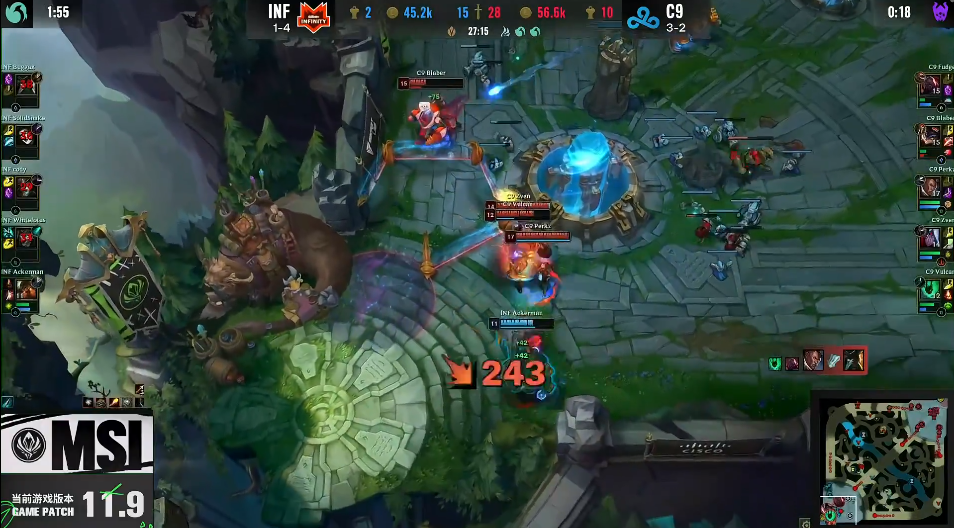The width and height of the screenshot is (954, 528).
Task: Click the killer's portrait in the kill feed
Action: coord(813,360)
